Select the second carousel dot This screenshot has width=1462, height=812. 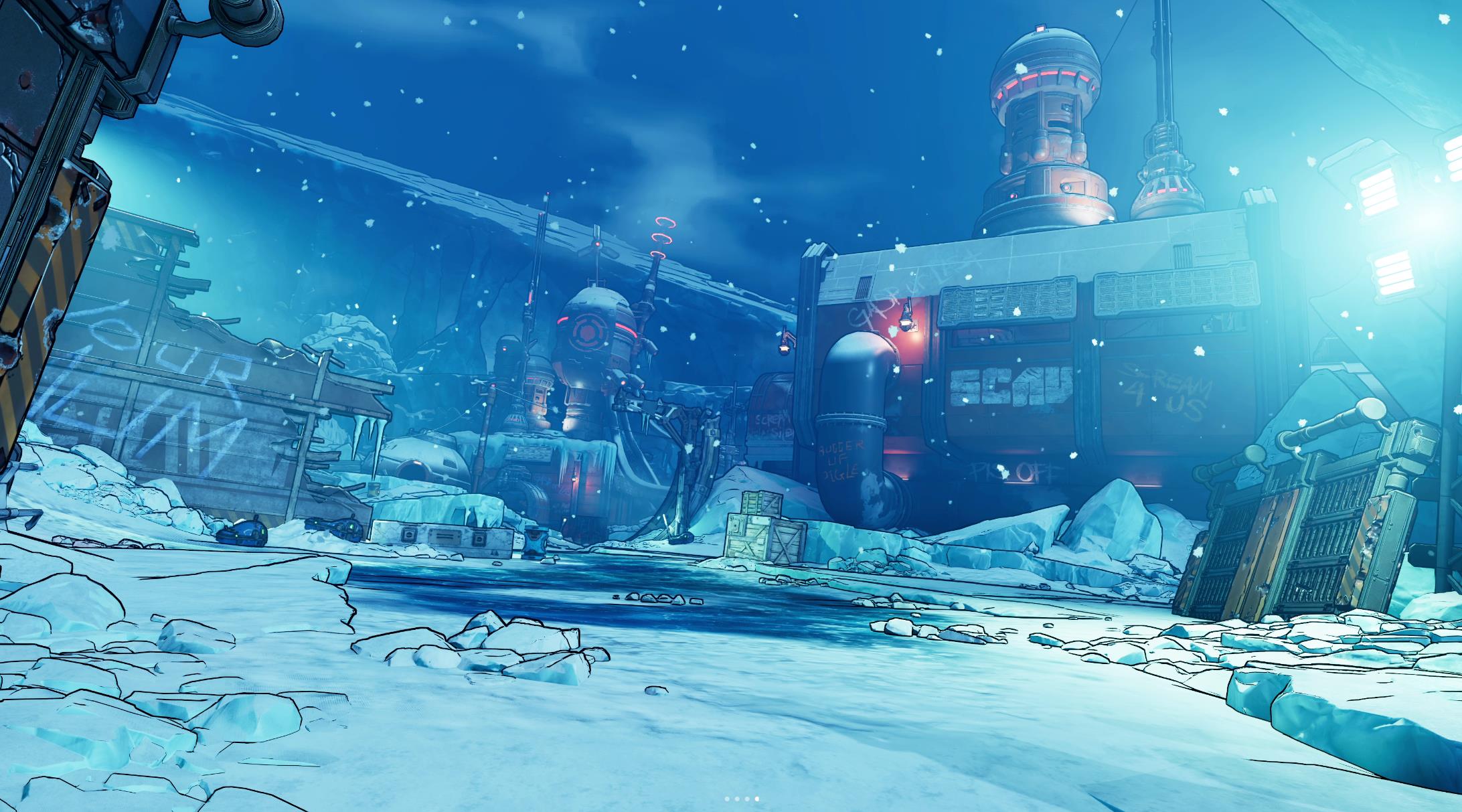pyautogui.click(x=736, y=799)
